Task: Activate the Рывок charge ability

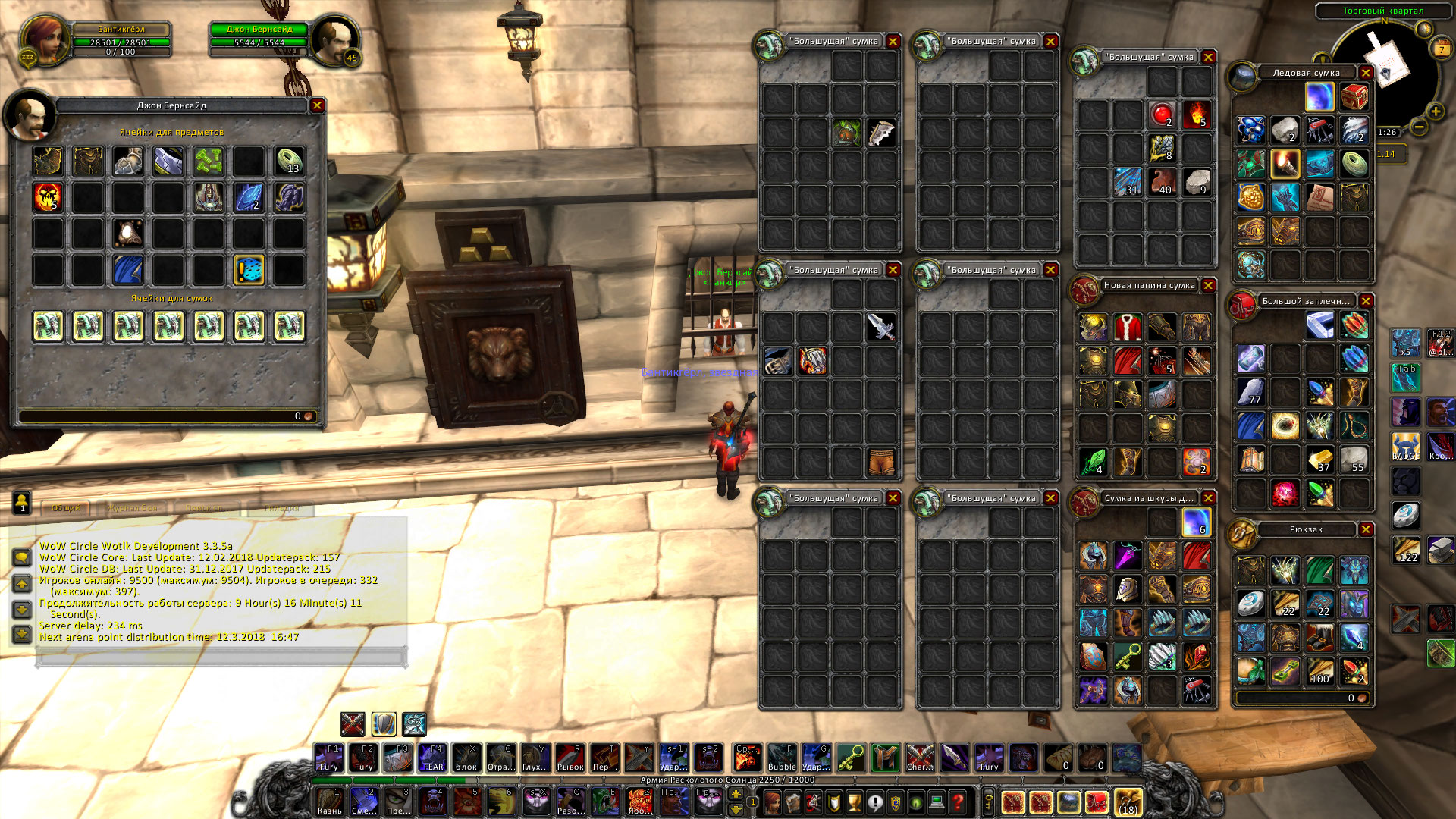Action: coord(570,758)
